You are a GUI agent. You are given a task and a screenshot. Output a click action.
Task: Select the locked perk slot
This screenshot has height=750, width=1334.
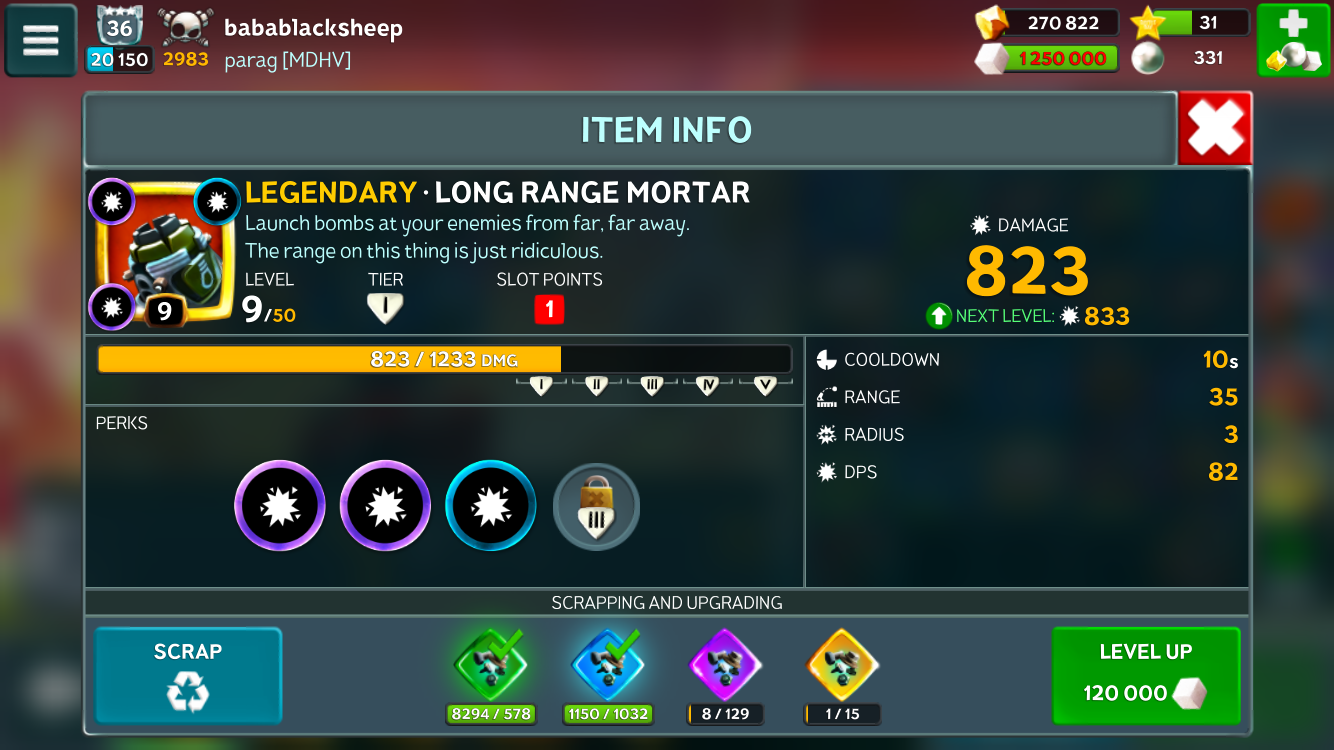tap(596, 507)
